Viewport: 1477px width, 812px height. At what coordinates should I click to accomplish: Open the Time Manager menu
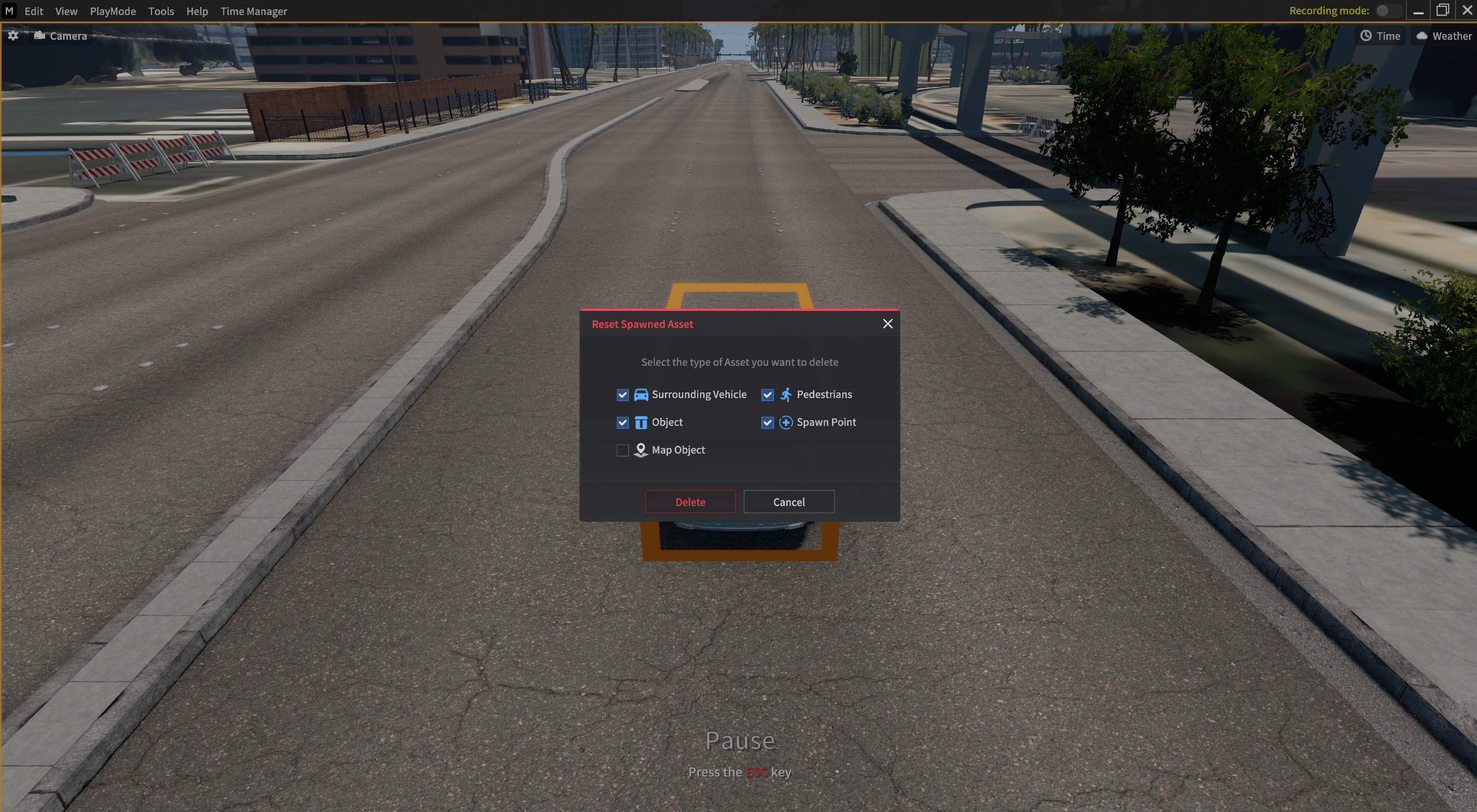pos(254,11)
